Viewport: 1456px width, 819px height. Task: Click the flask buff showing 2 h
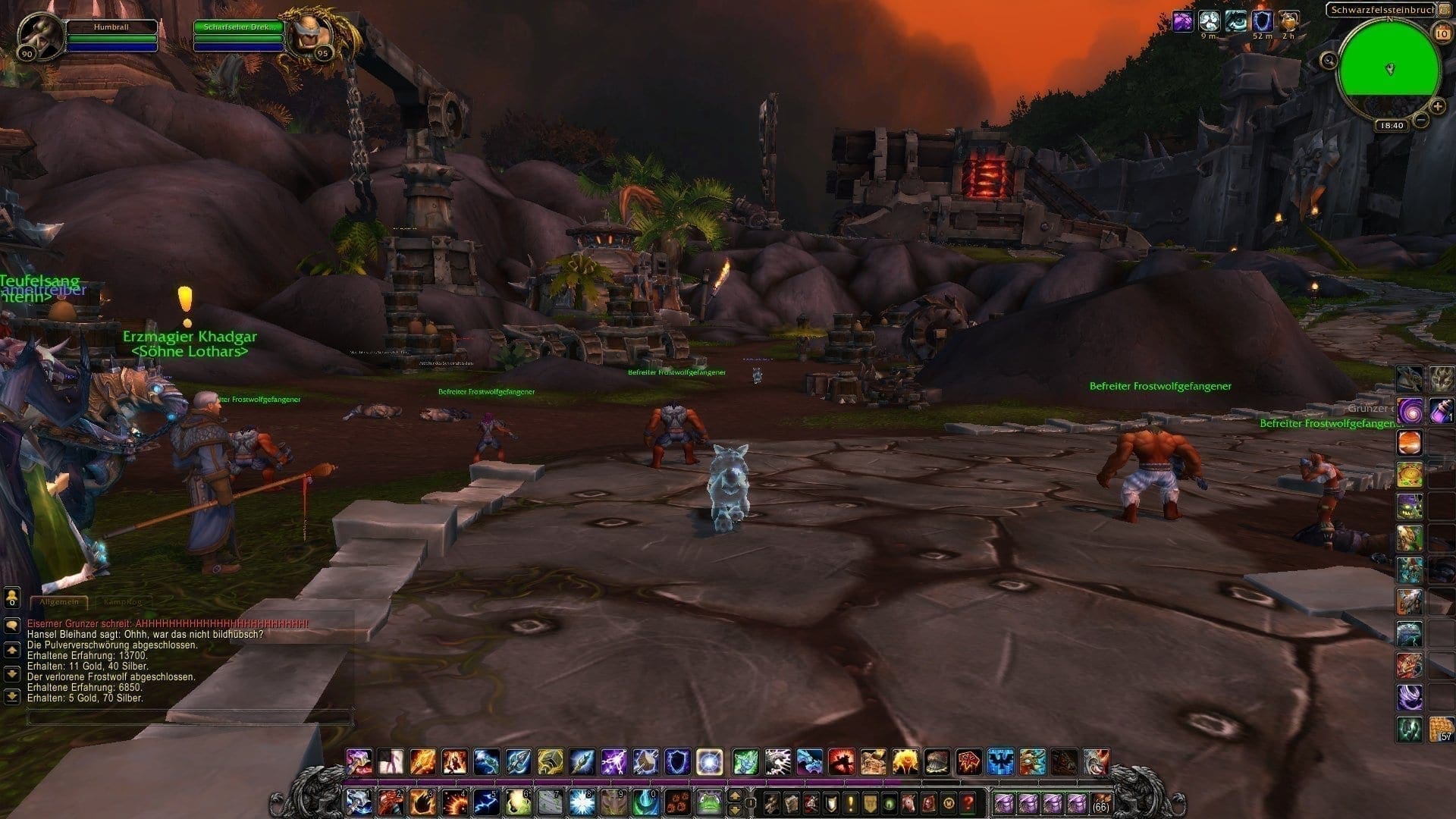[1288, 21]
